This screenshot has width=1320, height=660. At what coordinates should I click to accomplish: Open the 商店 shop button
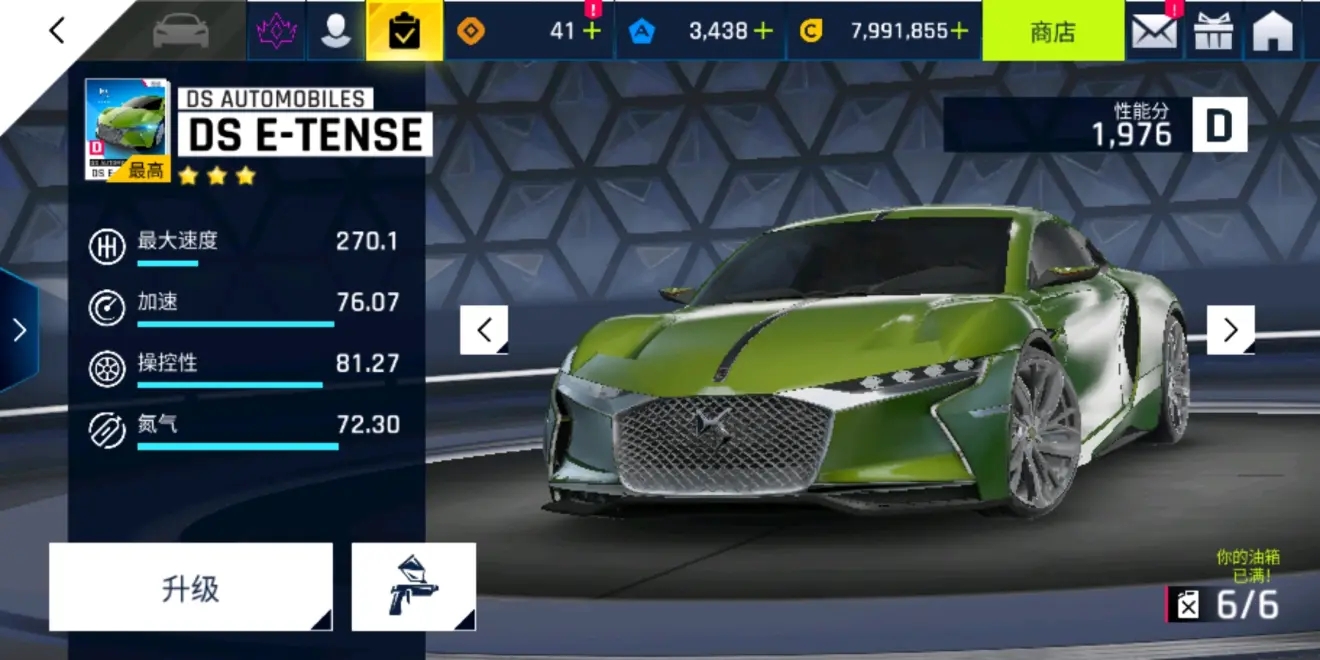point(1052,31)
